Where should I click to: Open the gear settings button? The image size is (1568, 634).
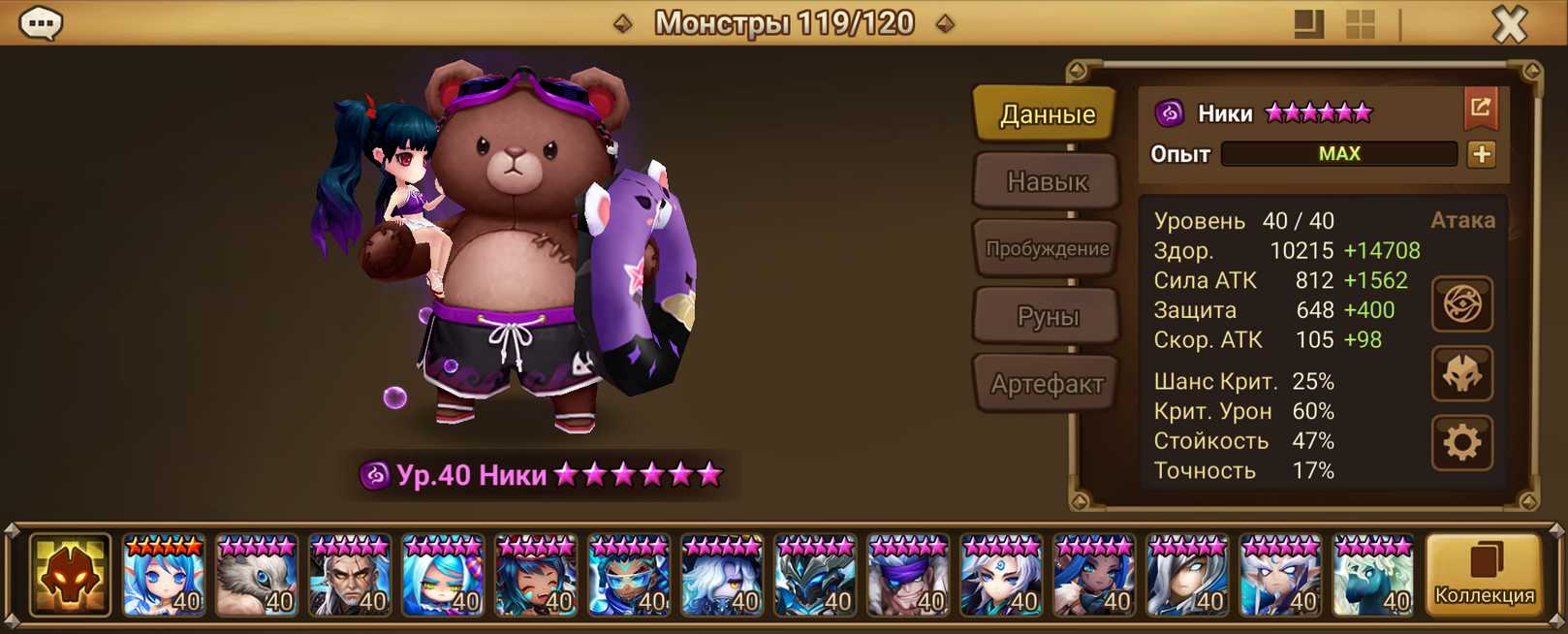coord(1462,443)
